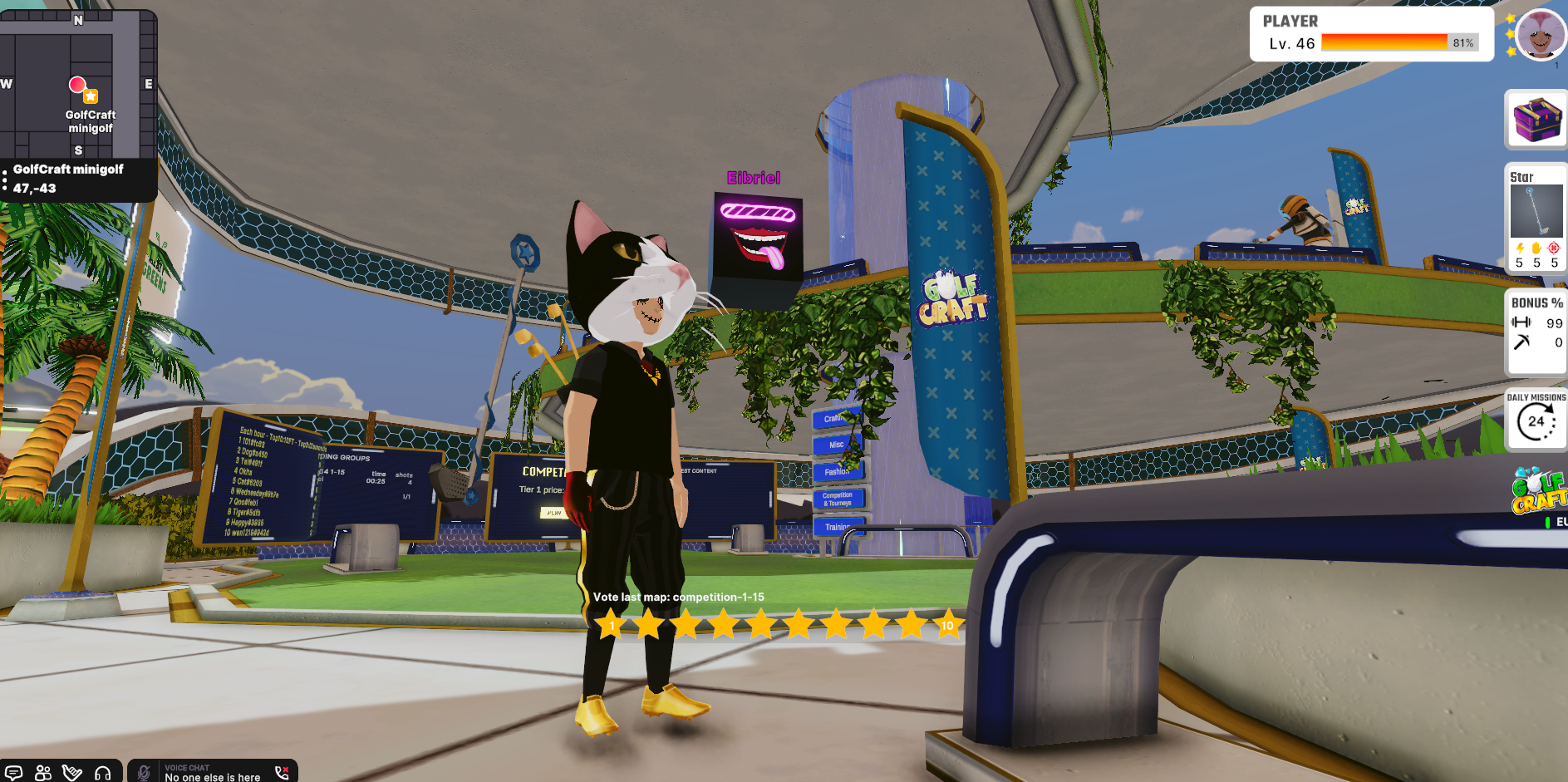Open the GolfCraft minigolf minimap
Image resolution: width=1568 pixels, height=782 pixels.
pyautogui.click(x=77, y=83)
